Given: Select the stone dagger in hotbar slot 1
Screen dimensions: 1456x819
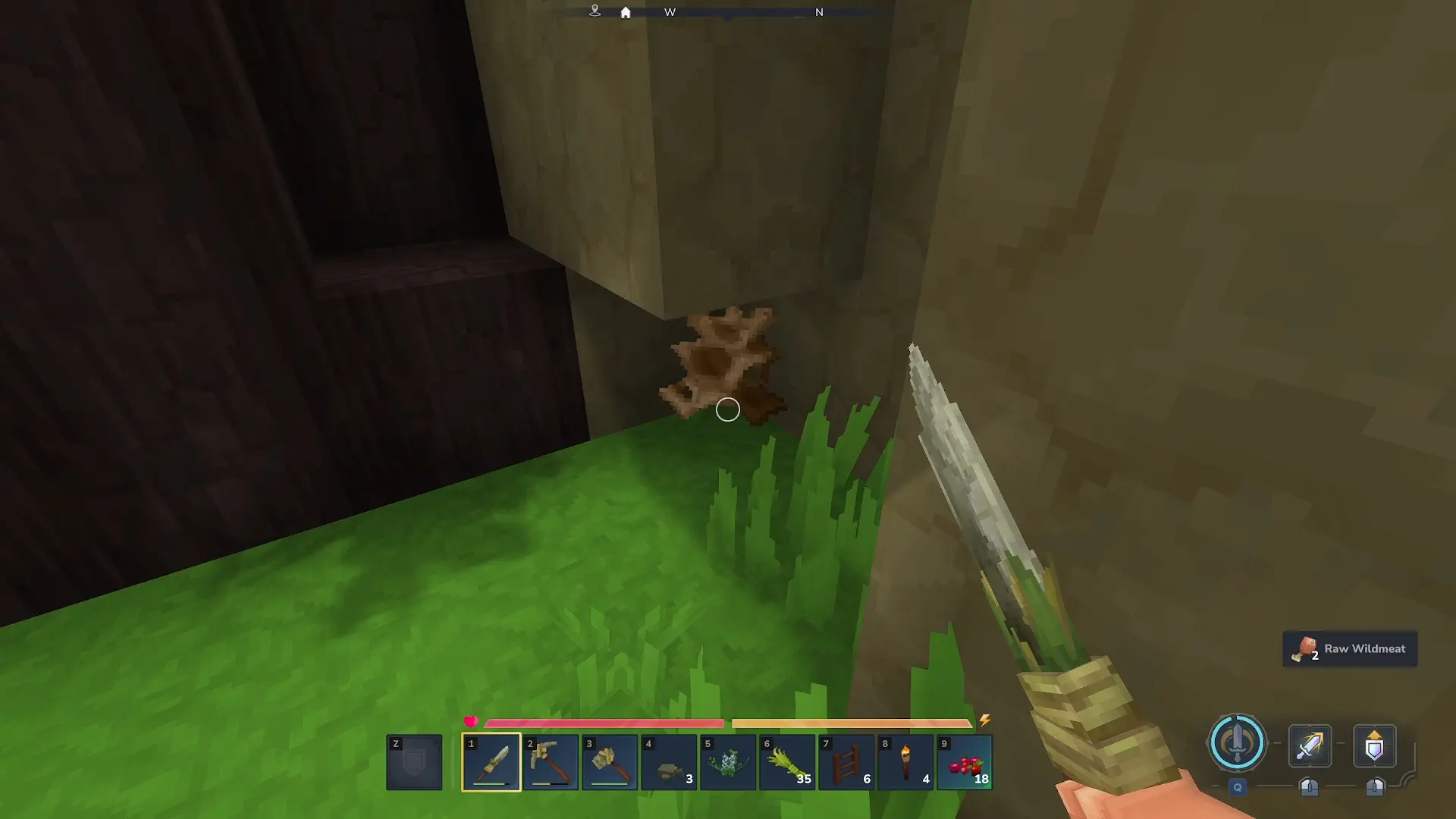Looking at the screenshot, I should tap(491, 761).
